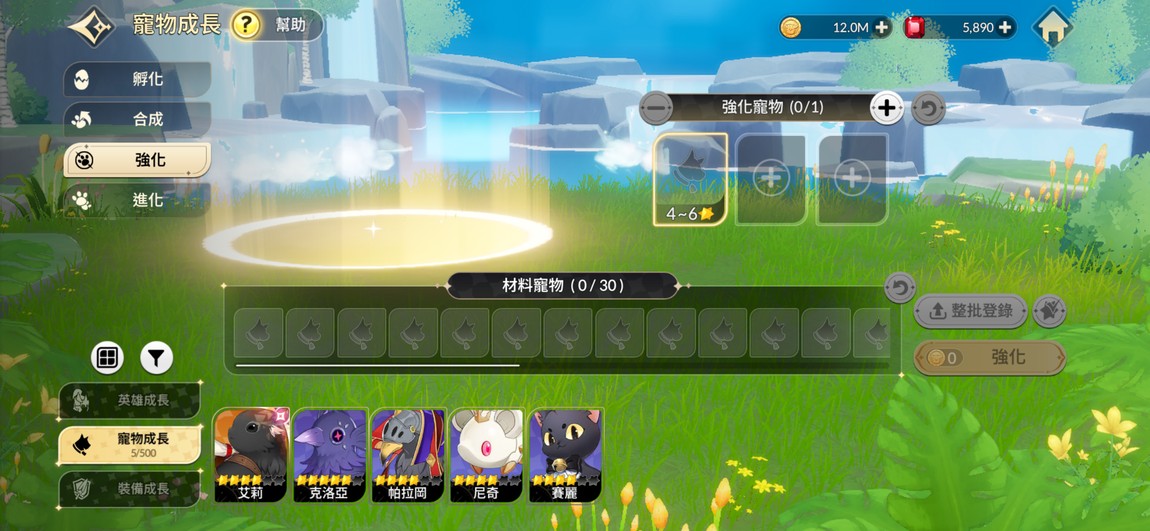1150x531 pixels.
Task: Switch to 裝備成長 equipment growth
Action: click(130, 489)
